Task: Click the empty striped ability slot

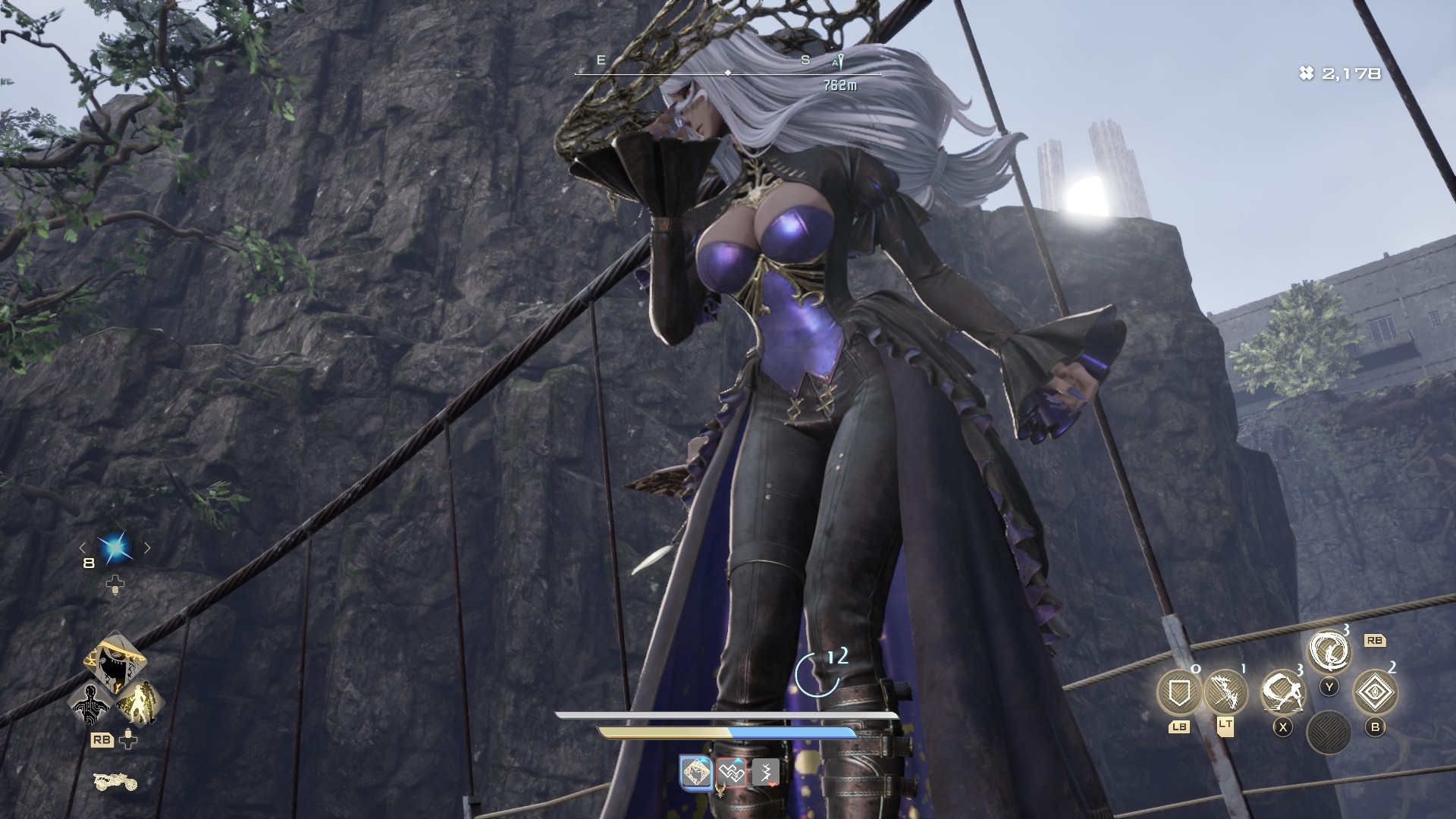Action: tap(1329, 733)
